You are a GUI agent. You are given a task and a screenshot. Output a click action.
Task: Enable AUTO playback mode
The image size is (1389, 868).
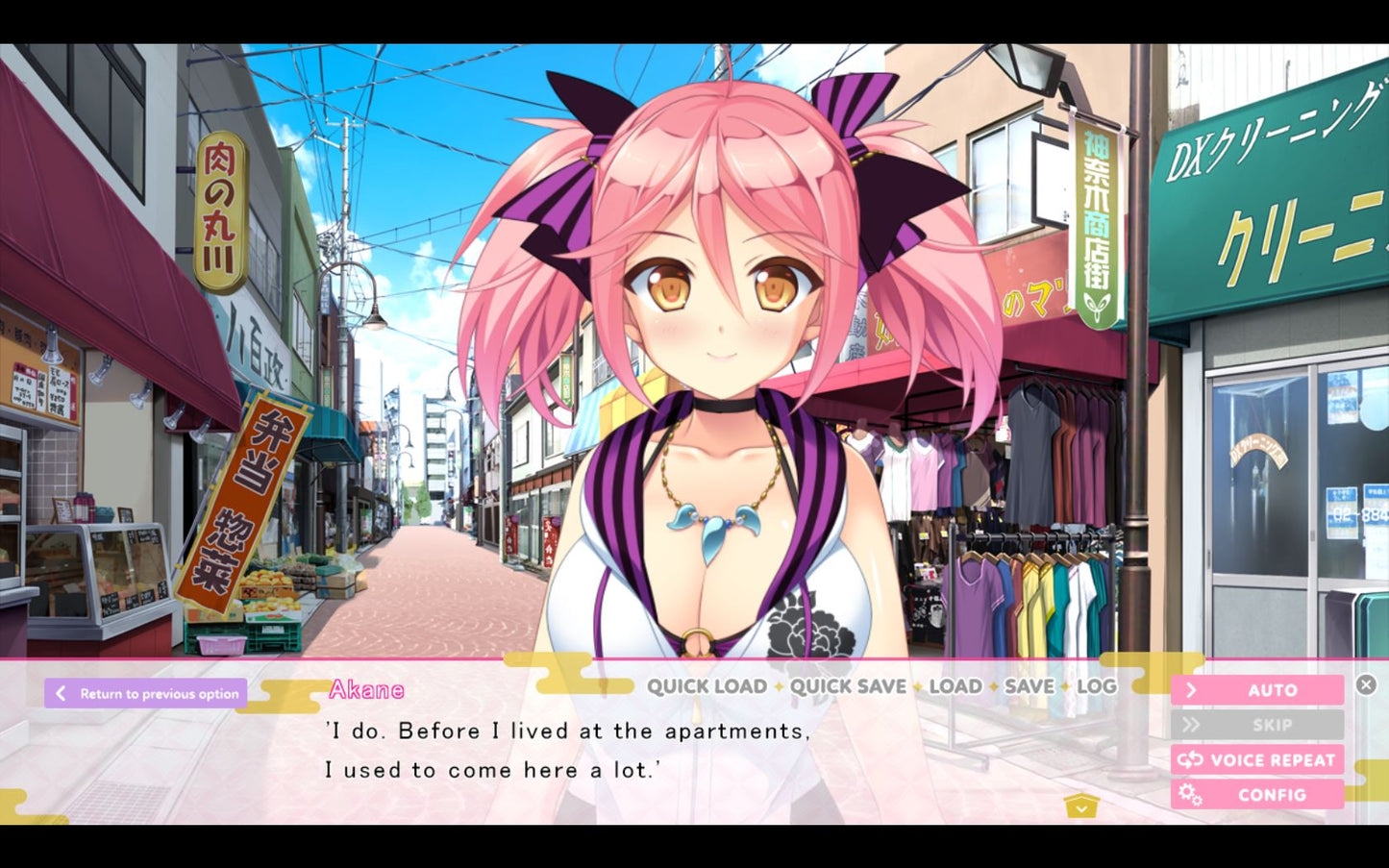[1274, 689]
